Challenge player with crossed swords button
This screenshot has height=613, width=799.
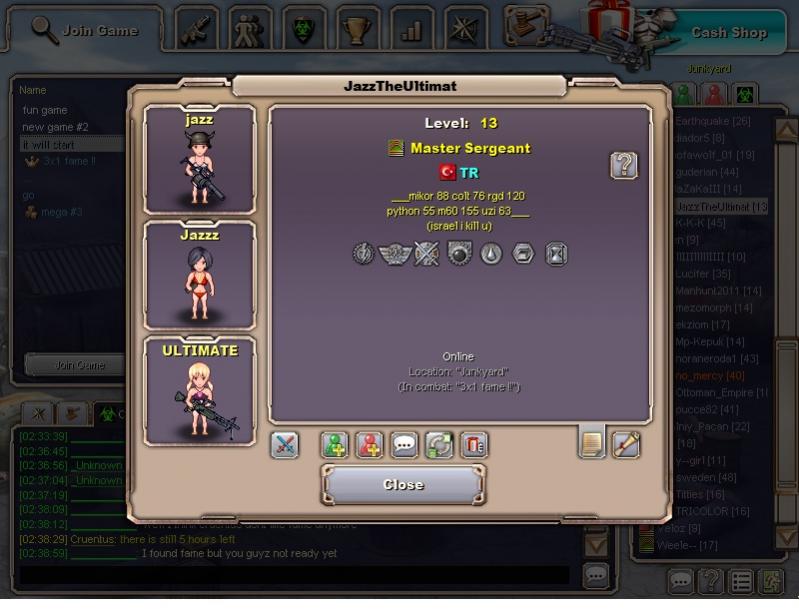pos(285,445)
